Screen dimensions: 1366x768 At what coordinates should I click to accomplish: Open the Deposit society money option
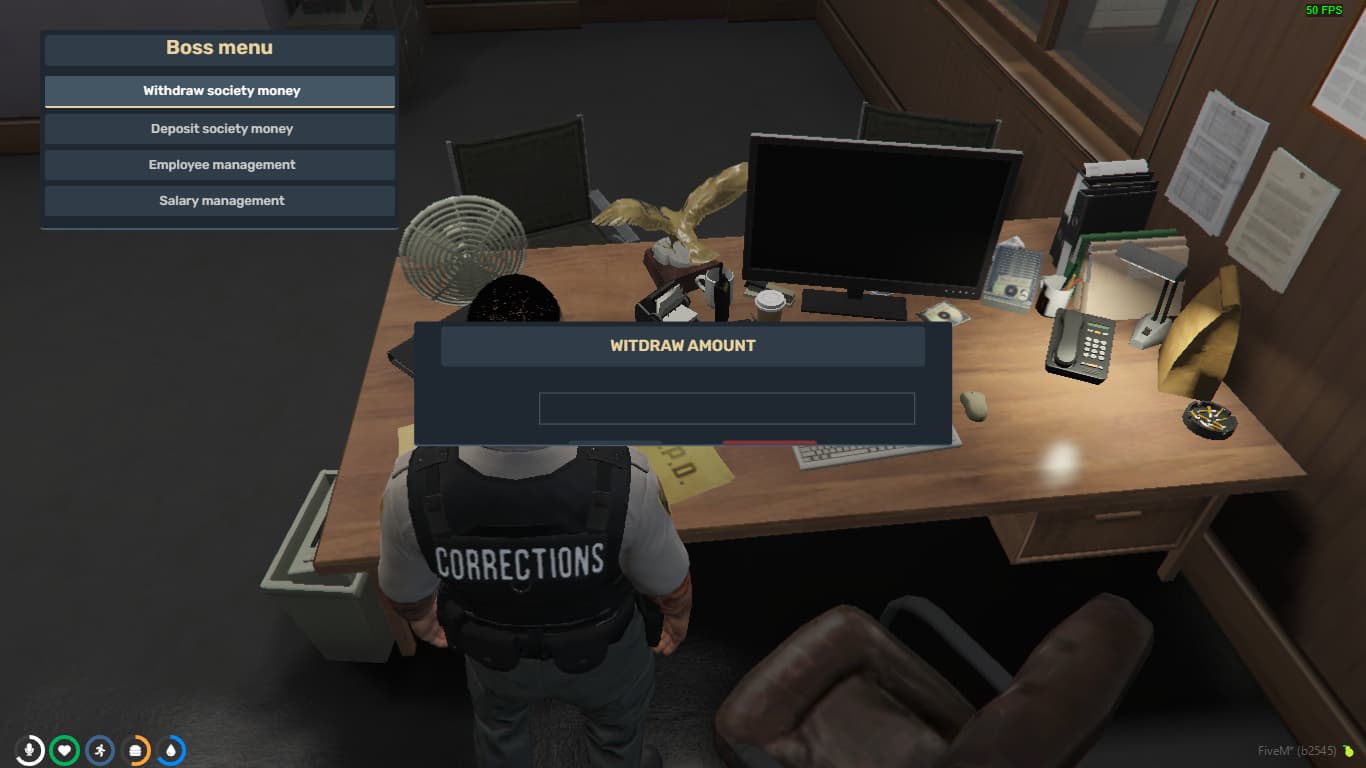[x=219, y=128]
